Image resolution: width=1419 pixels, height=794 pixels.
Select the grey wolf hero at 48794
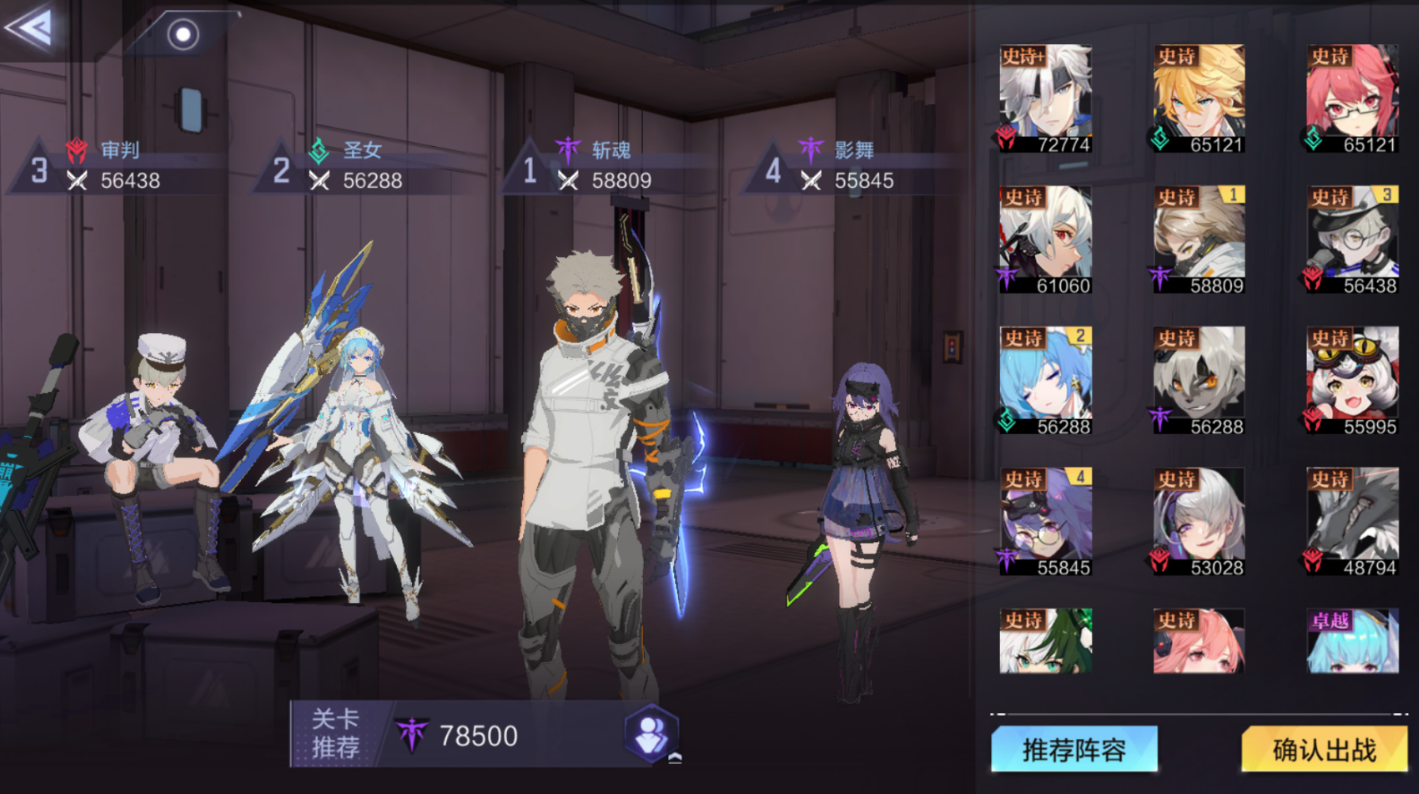click(x=1352, y=521)
